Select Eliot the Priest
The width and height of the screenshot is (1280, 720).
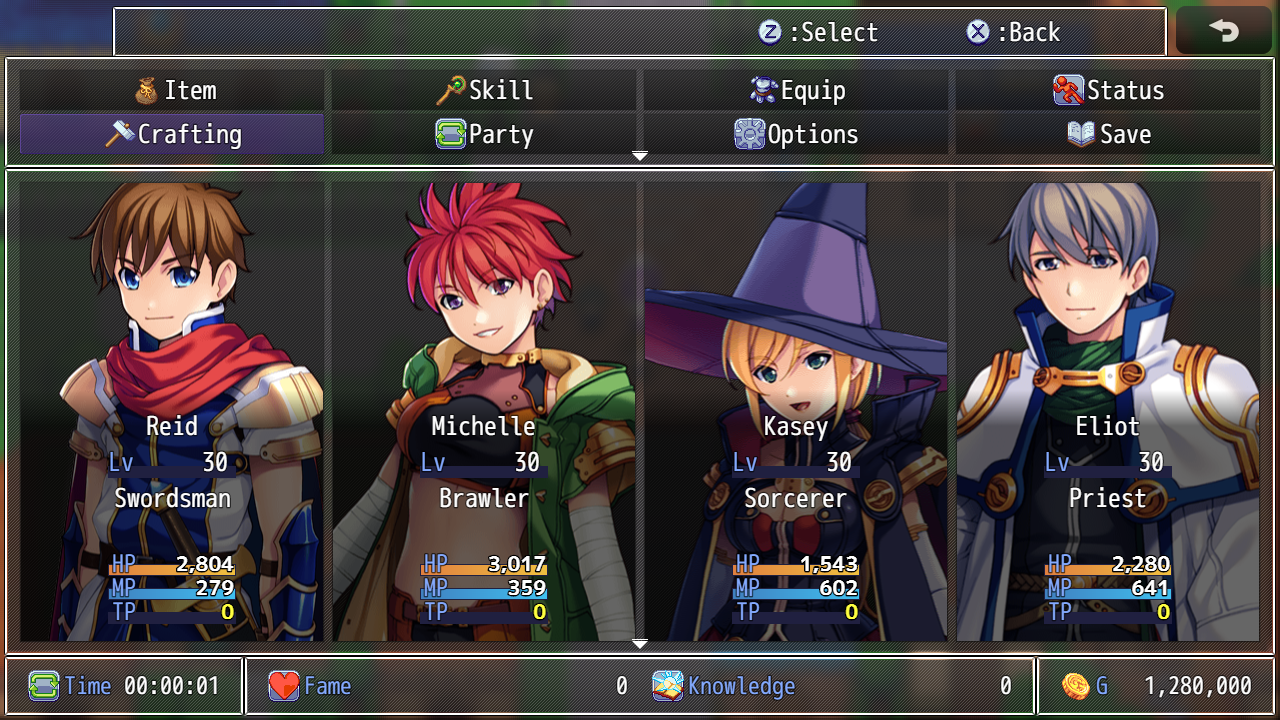(x=1108, y=410)
